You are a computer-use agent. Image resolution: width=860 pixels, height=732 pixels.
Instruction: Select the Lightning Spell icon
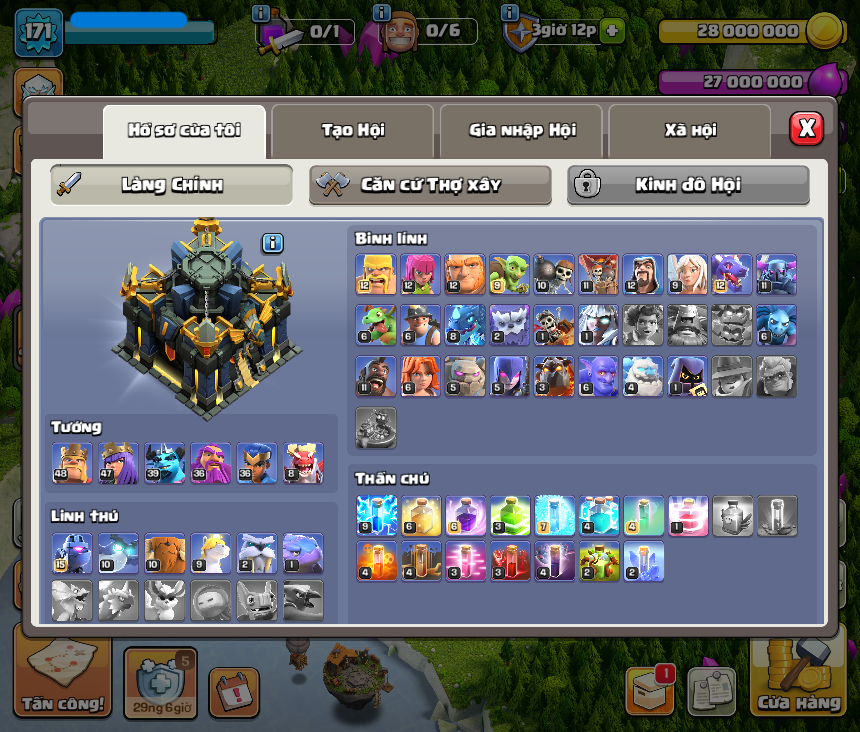[x=375, y=515]
